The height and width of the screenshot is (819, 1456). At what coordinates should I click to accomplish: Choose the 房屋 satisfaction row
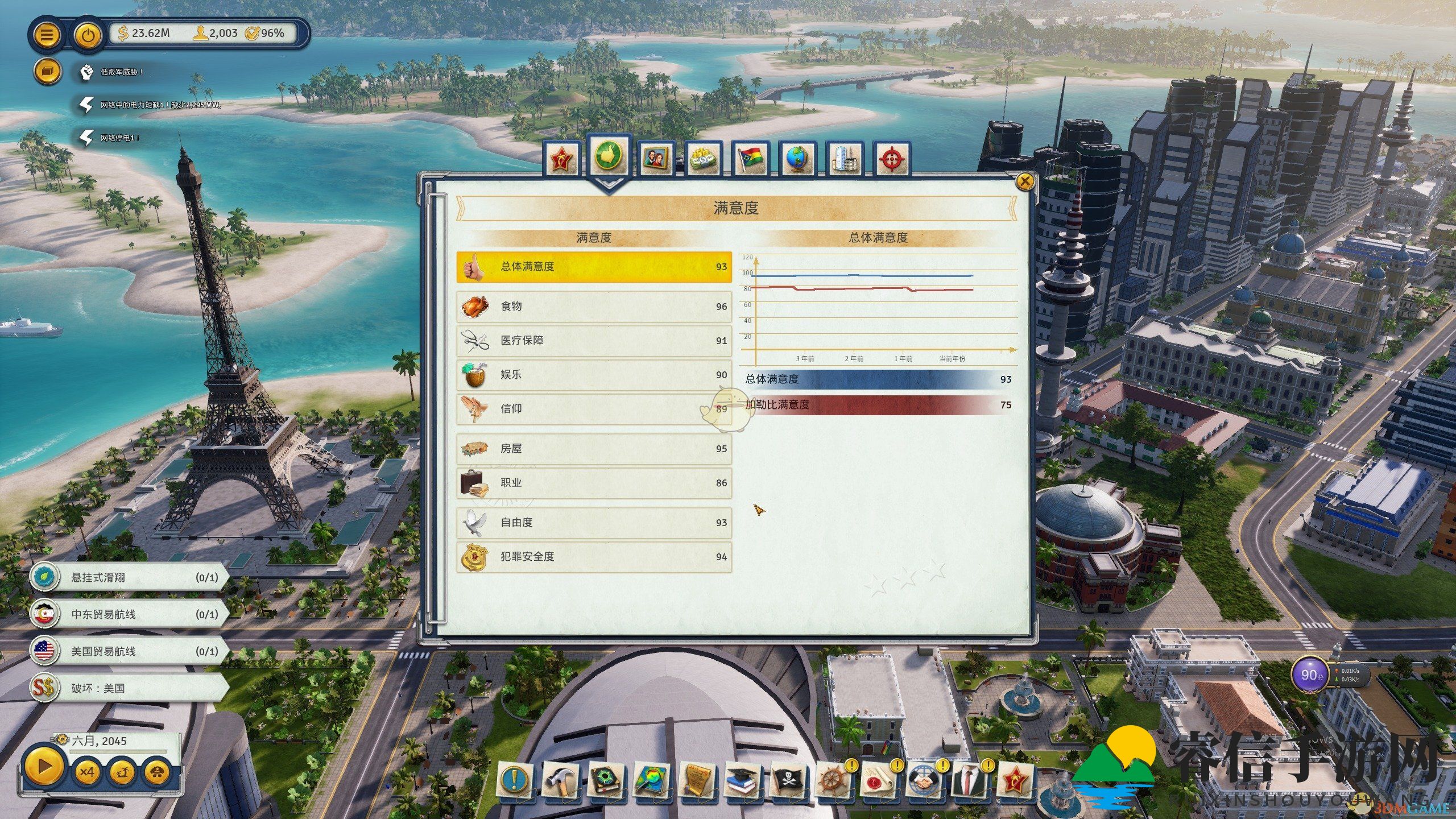click(594, 449)
